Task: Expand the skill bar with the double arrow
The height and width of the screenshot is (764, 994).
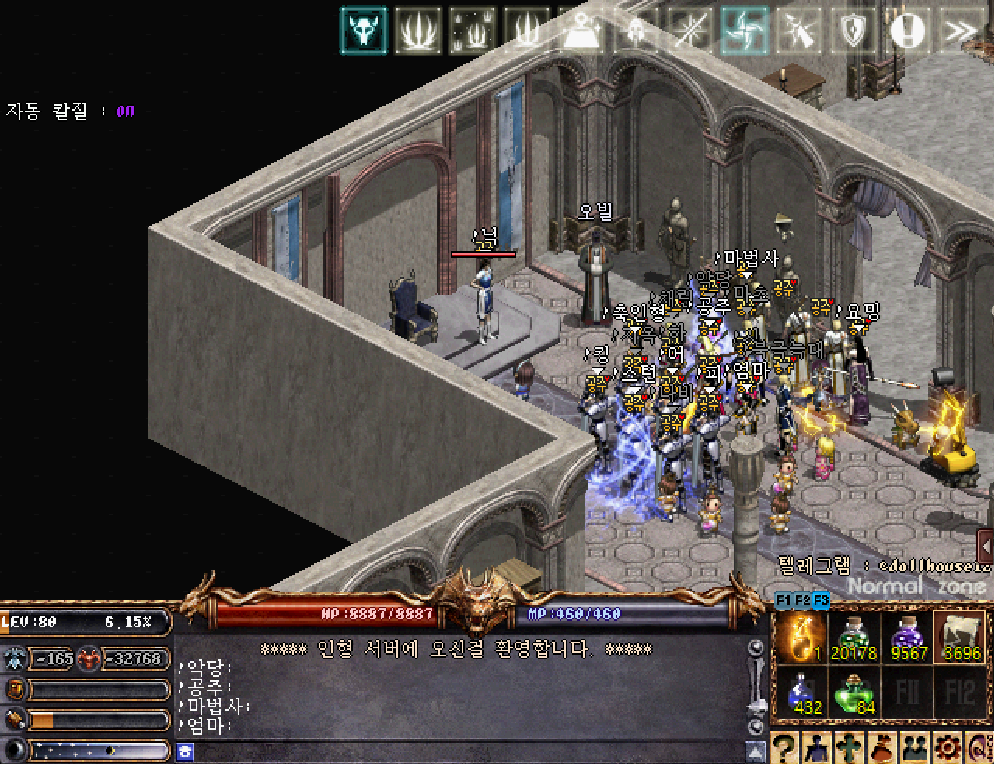Action: (961, 30)
